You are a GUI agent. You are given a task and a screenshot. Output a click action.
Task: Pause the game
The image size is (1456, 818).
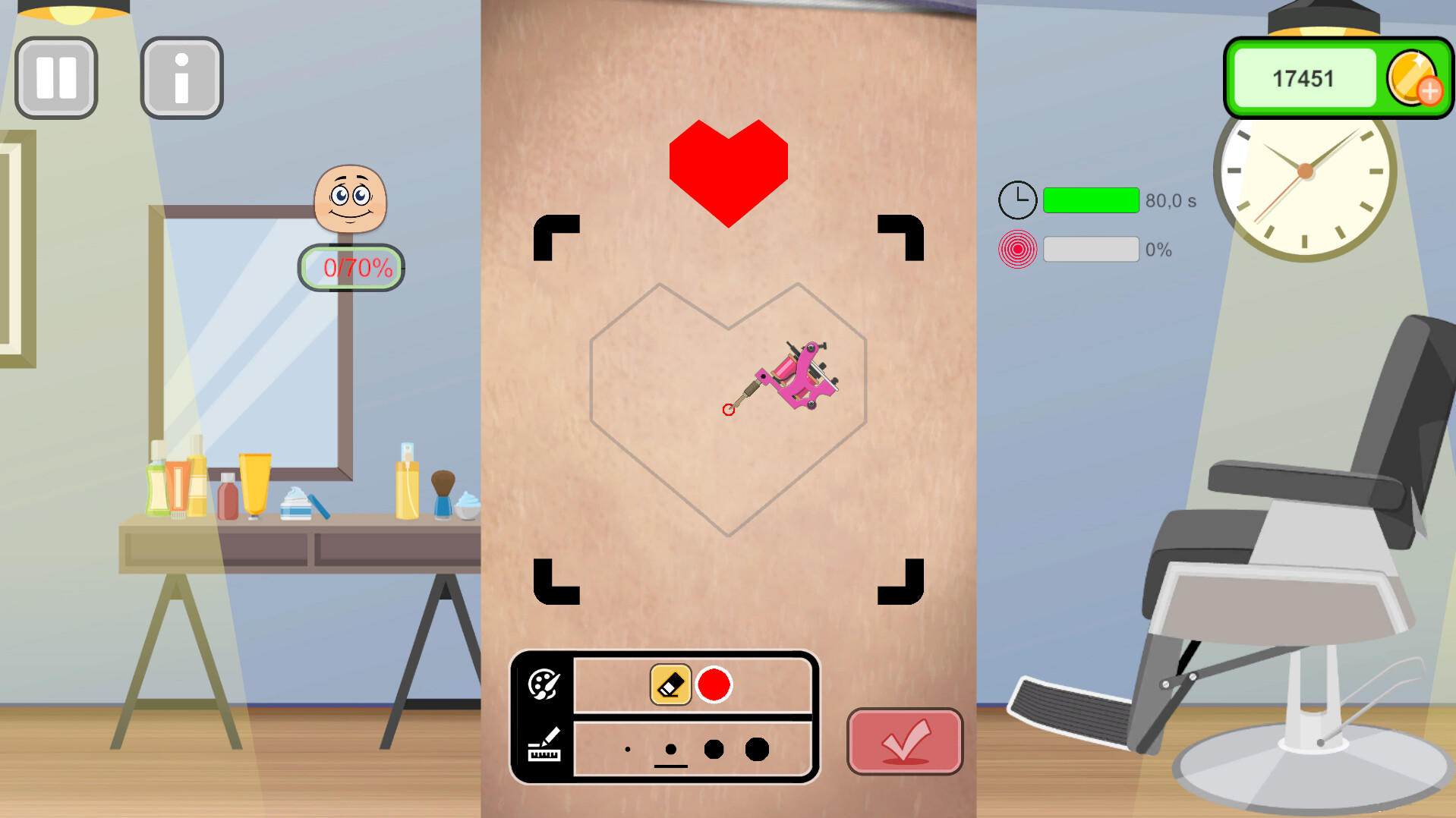pyautogui.click(x=55, y=77)
